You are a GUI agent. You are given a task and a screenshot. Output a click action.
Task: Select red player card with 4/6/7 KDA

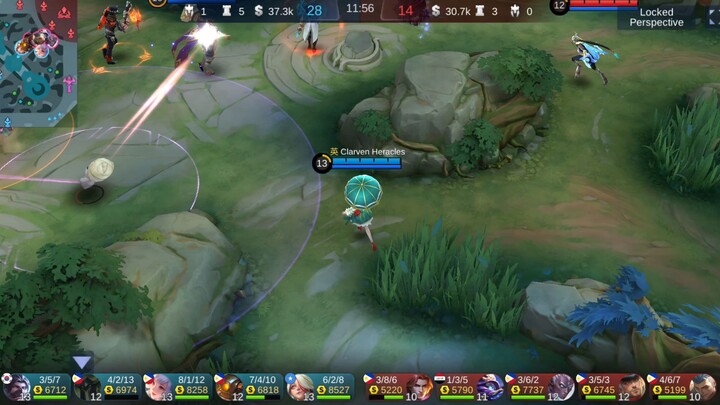[x=680, y=387]
